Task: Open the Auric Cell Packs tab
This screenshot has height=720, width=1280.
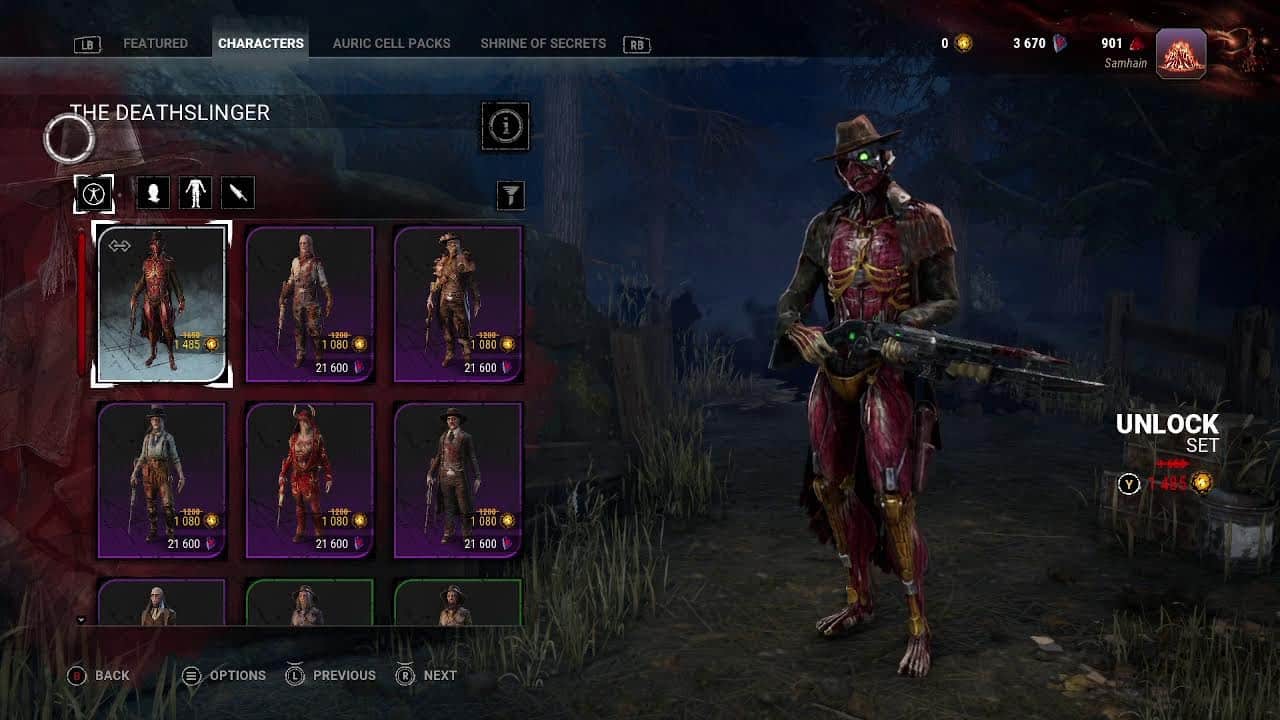Action: (391, 44)
